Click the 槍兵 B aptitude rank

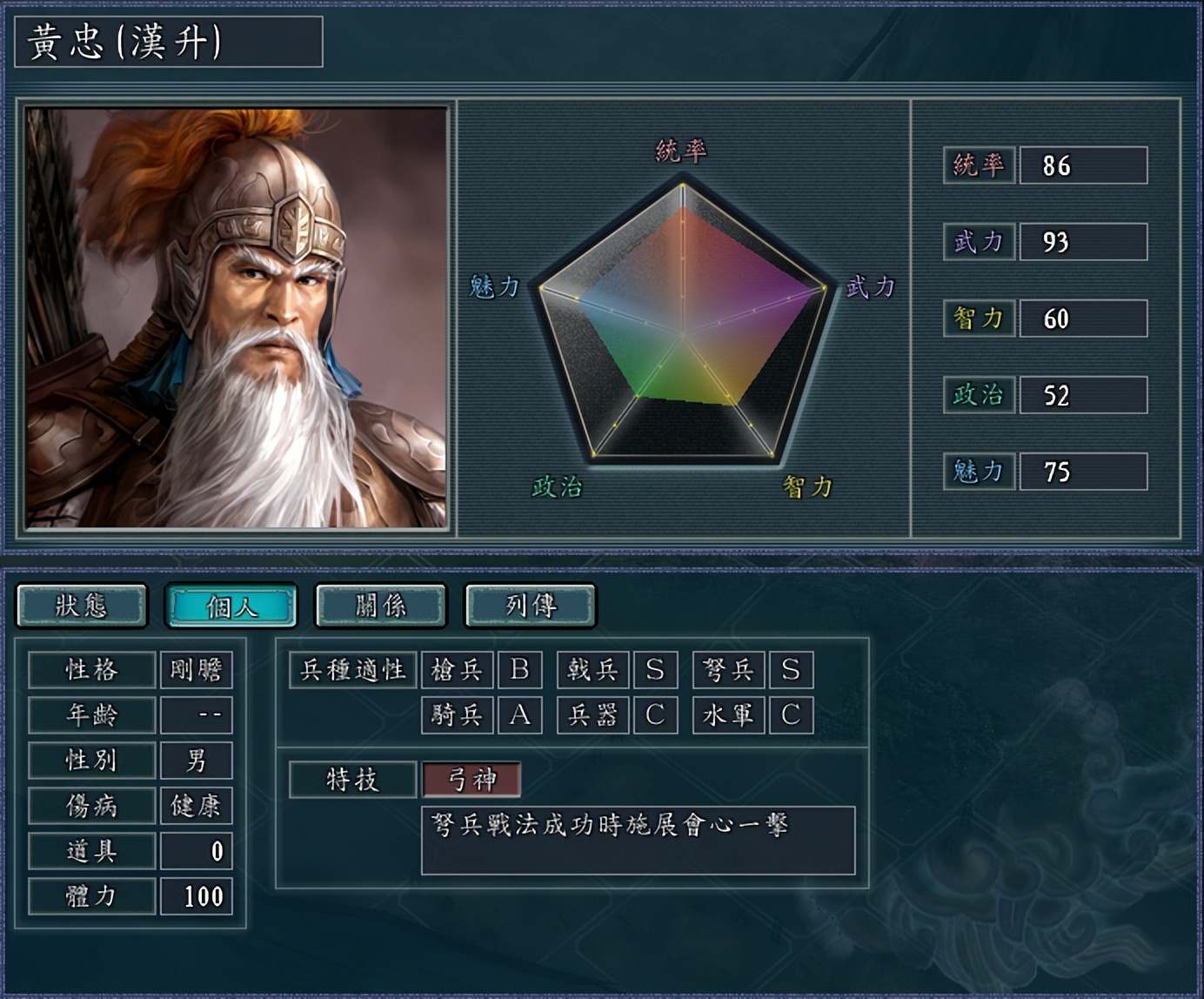521,670
